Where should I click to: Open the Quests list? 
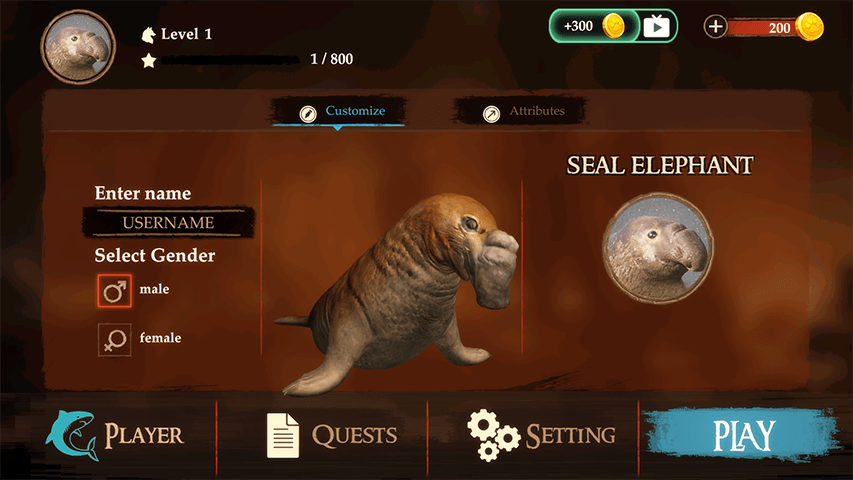(332, 435)
